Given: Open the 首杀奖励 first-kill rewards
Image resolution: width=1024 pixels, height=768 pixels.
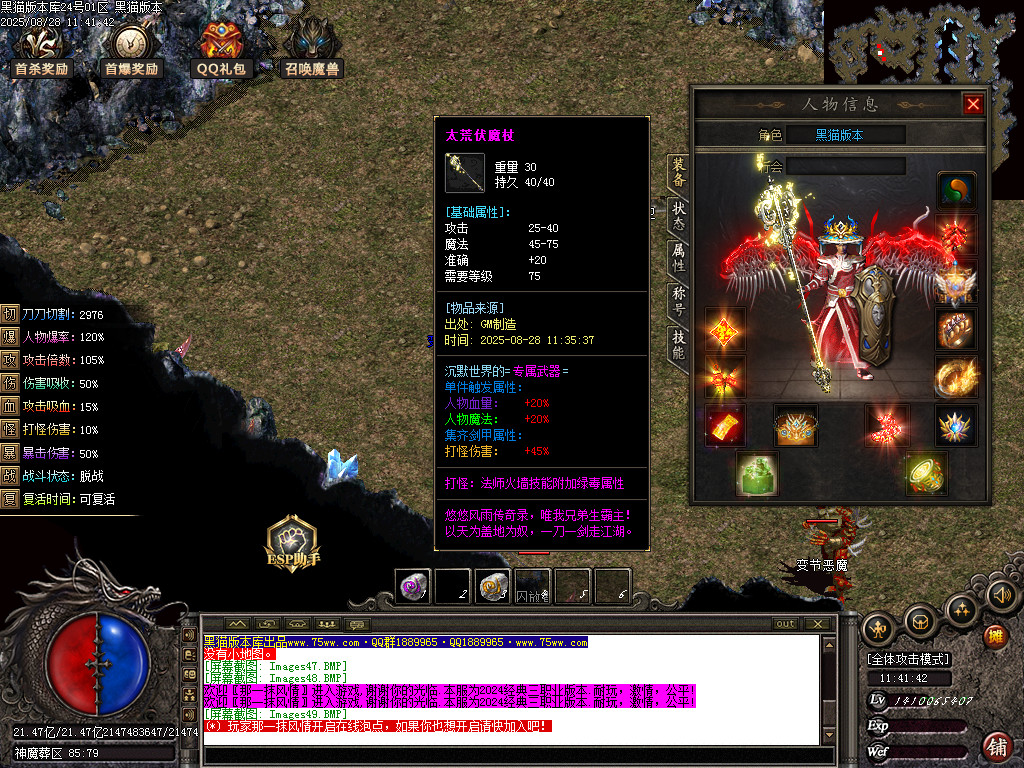Looking at the screenshot, I should (x=42, y=51).
